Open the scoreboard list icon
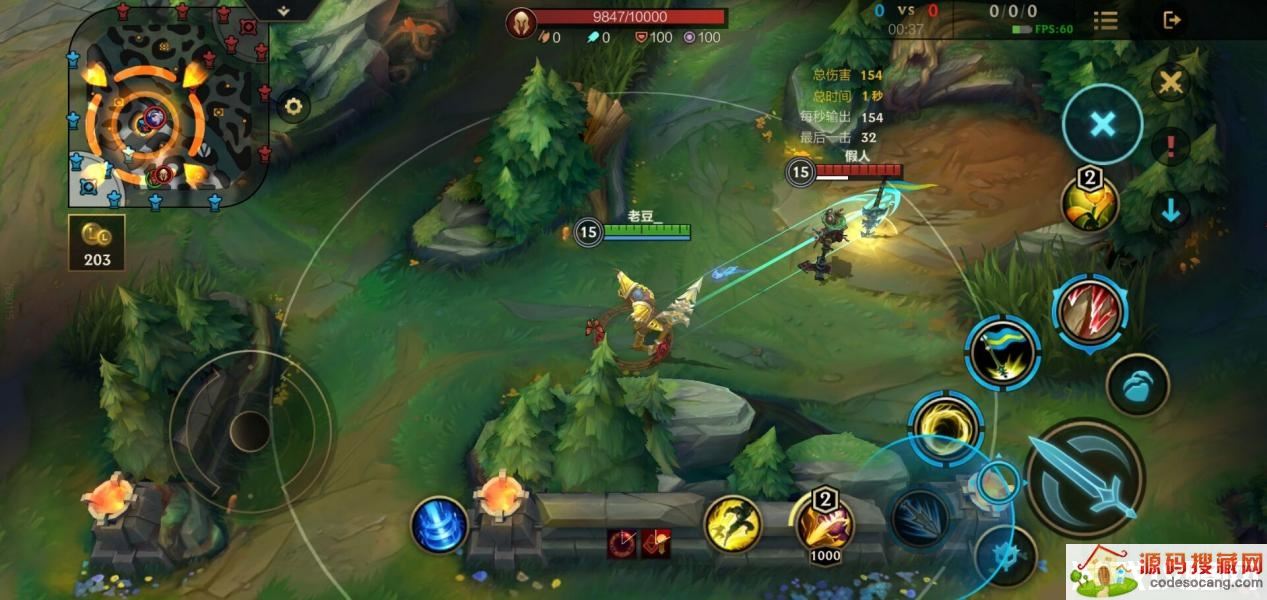Viewport: 1267px width, 600px height. (x=1105, y=20)
